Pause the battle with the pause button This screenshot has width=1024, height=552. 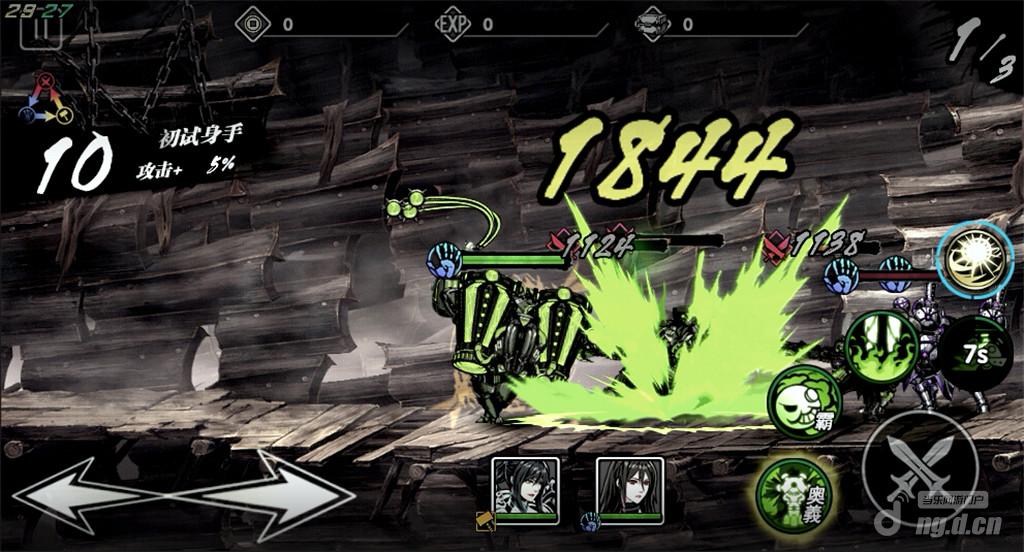click(x=46, y=29)
